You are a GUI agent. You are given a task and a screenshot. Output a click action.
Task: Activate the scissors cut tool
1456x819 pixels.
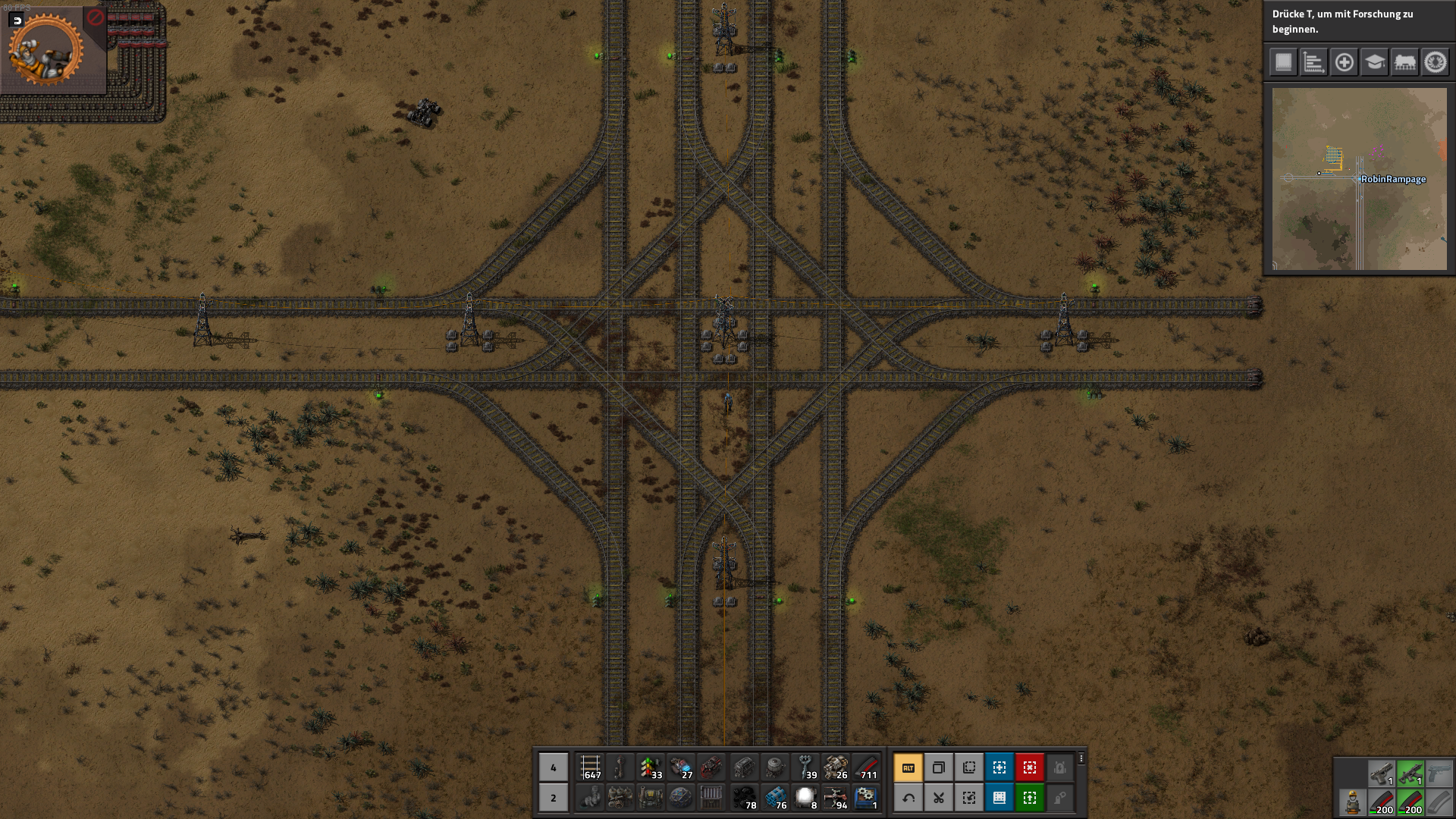coord(939,798)
